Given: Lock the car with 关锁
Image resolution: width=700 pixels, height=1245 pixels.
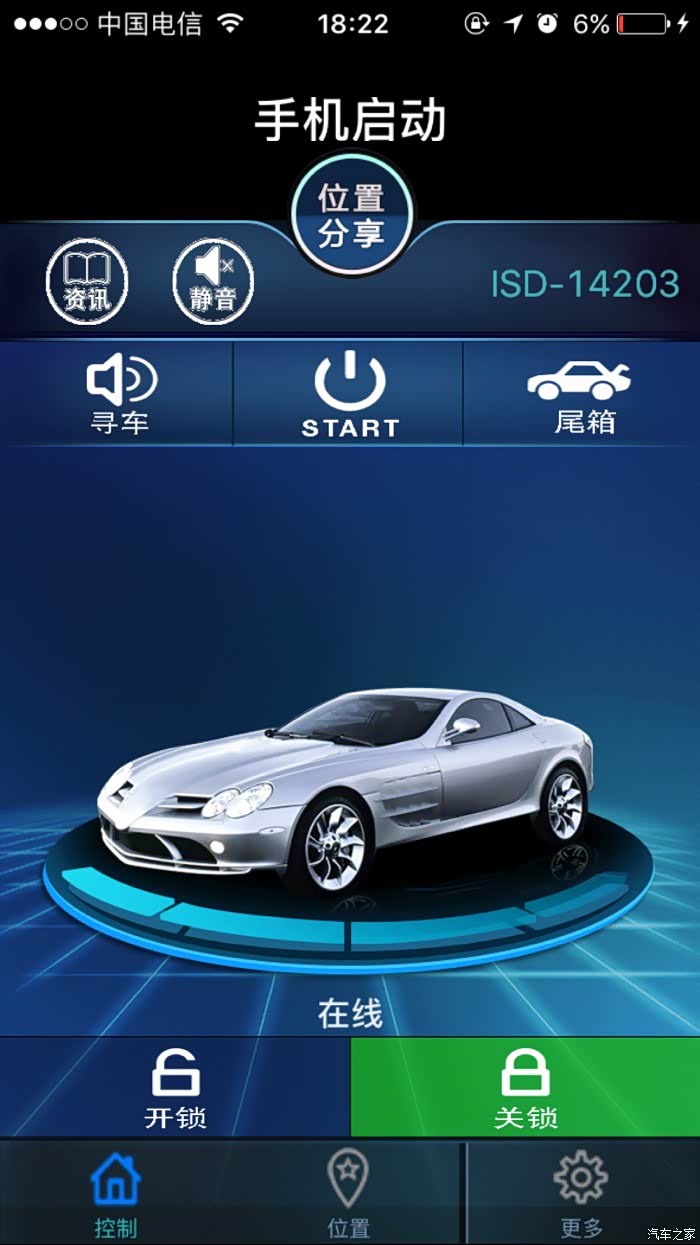Looking at the screenshot, I should tap(525, 1088).
